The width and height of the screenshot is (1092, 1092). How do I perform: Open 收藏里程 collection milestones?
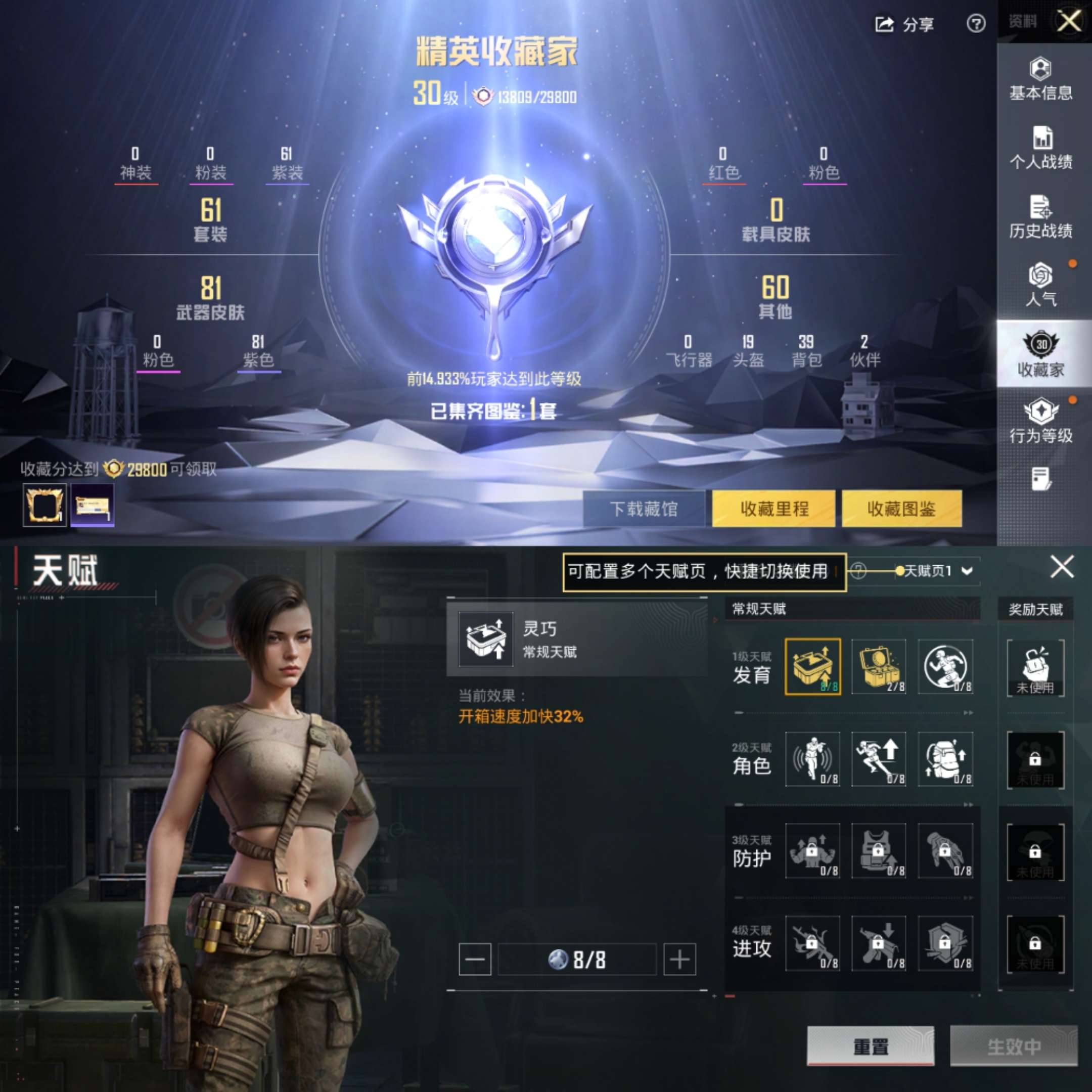click(774, 509)
